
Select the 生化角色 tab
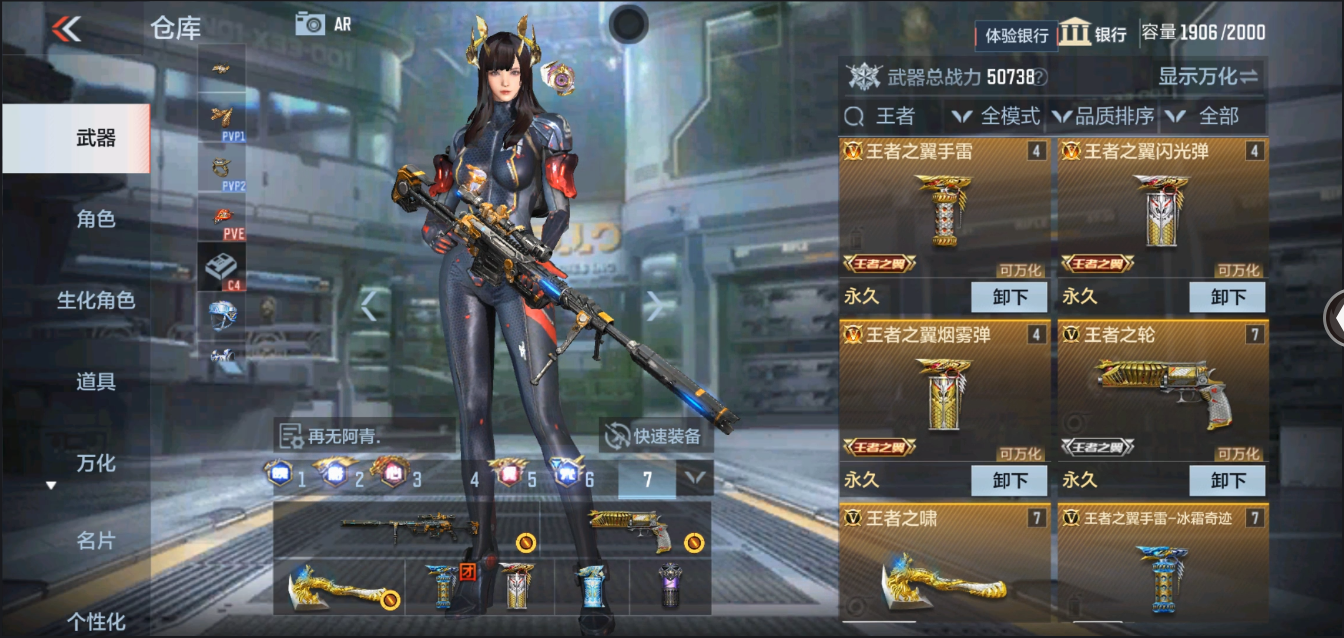tap(96, 300)
